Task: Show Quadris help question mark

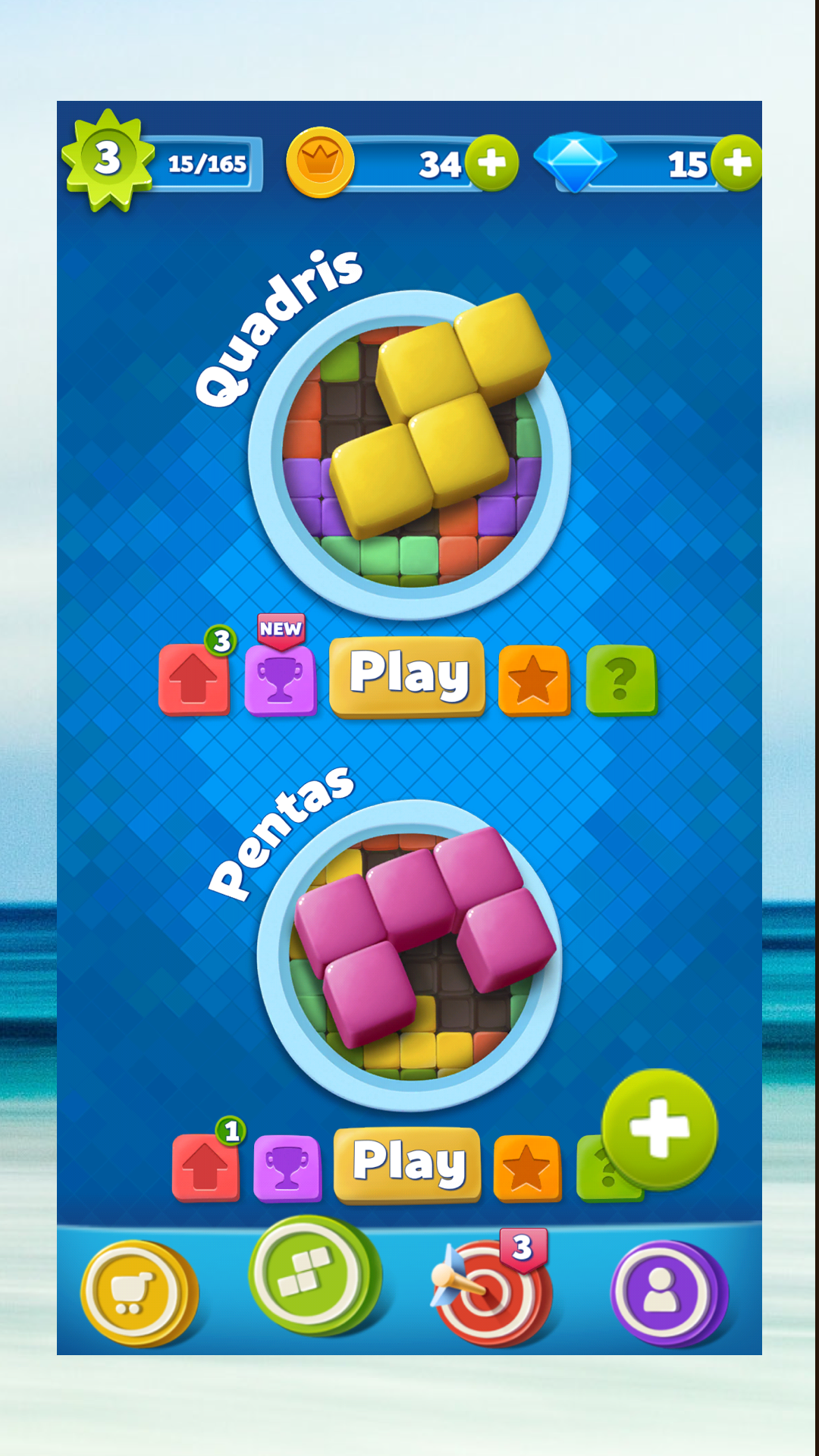Action: pyautogui.click(x=621, y=679)
